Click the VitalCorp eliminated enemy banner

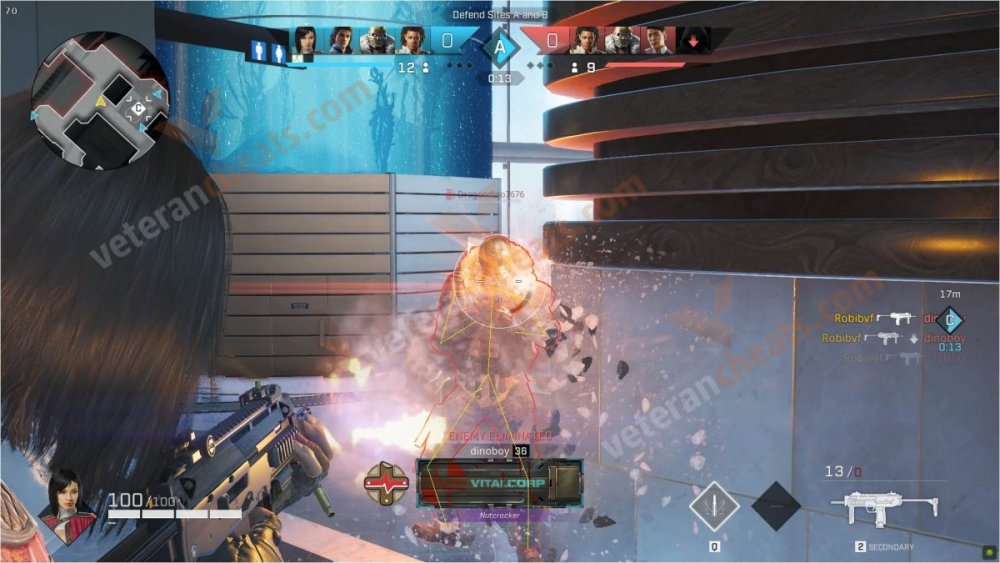(x=500, y=482)
